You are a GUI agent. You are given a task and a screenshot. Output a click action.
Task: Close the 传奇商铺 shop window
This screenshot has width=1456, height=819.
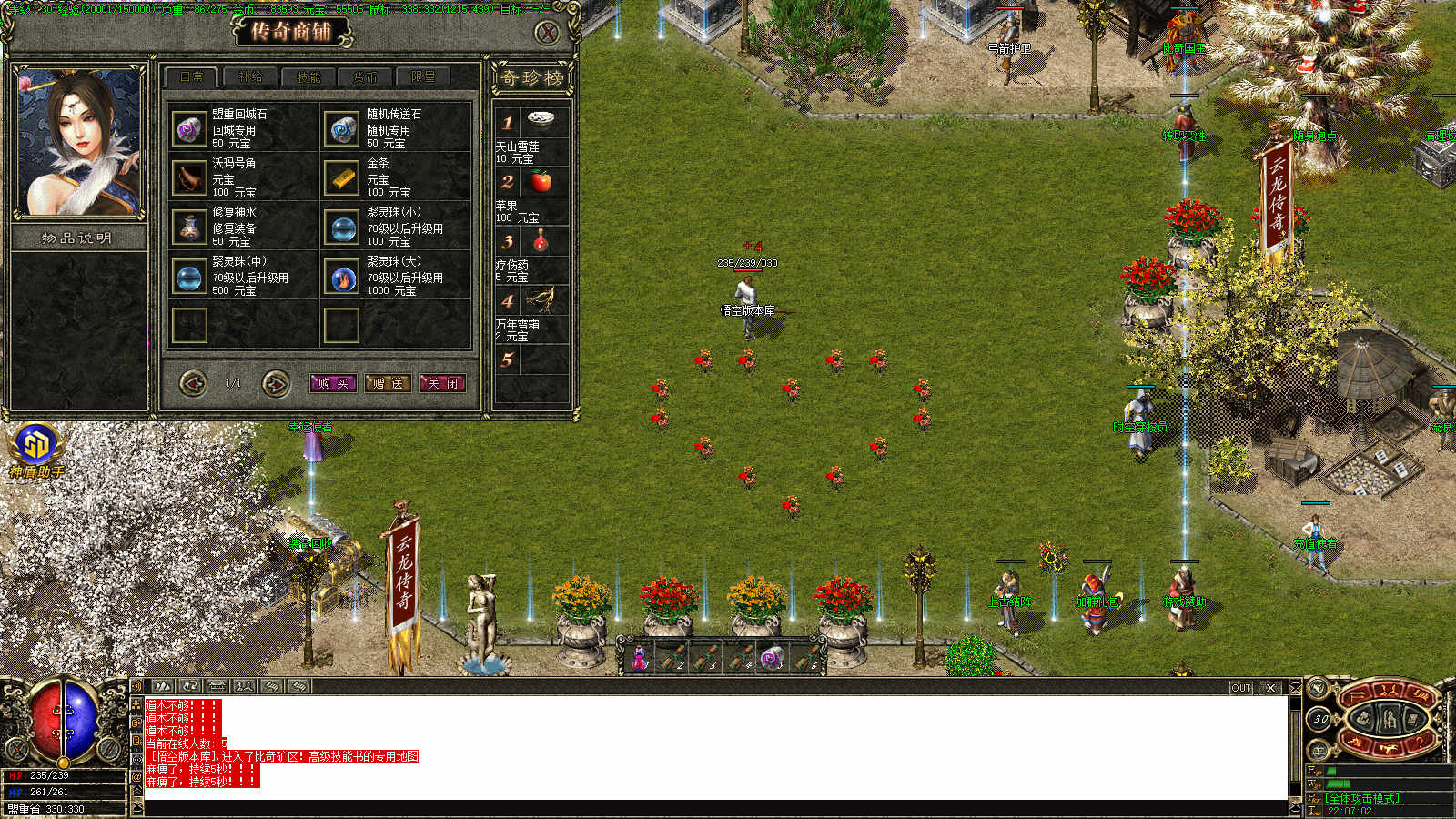point(547,34)
